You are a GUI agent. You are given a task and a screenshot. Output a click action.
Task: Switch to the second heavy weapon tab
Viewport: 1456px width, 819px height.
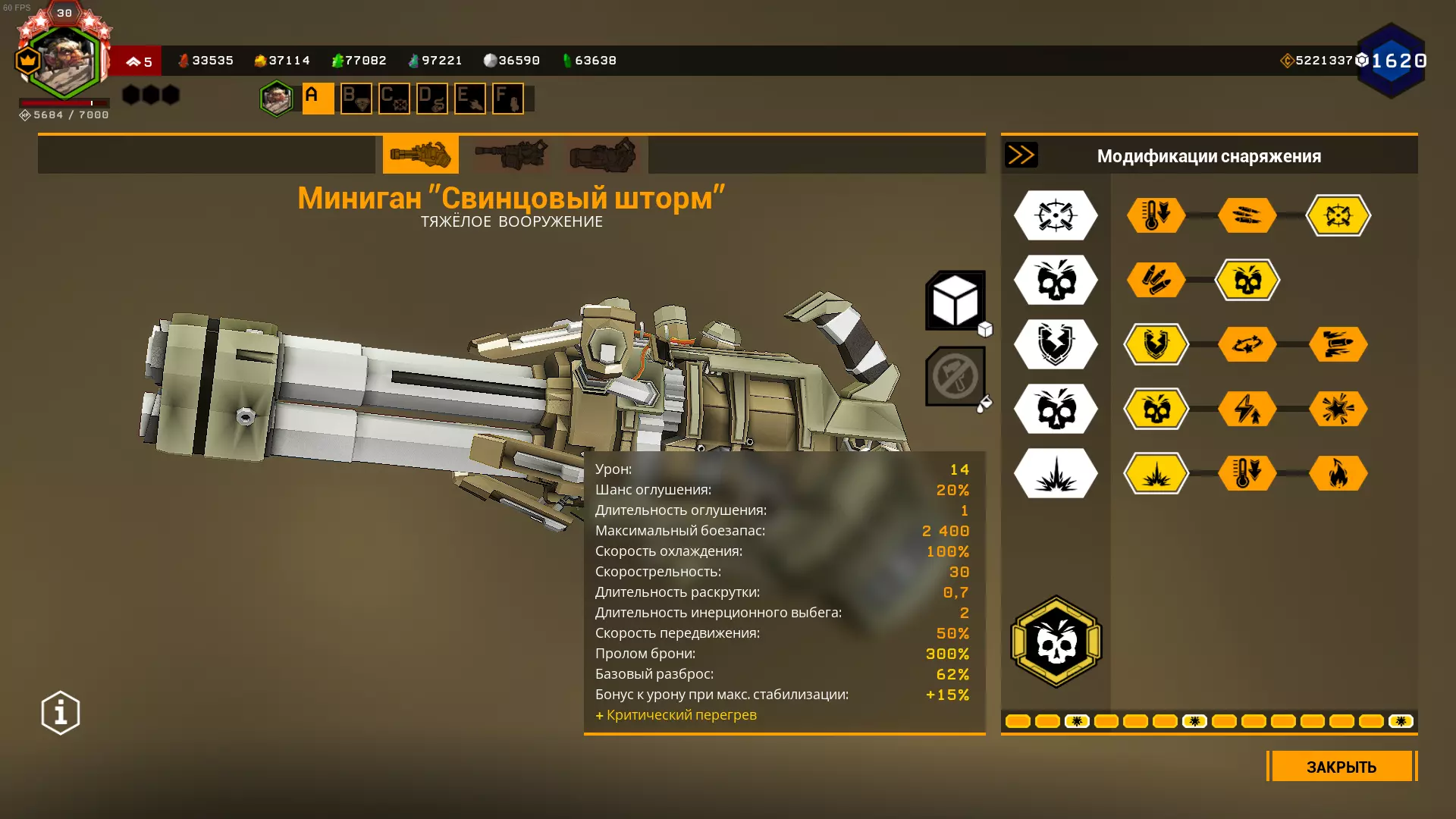pos(511,155)
